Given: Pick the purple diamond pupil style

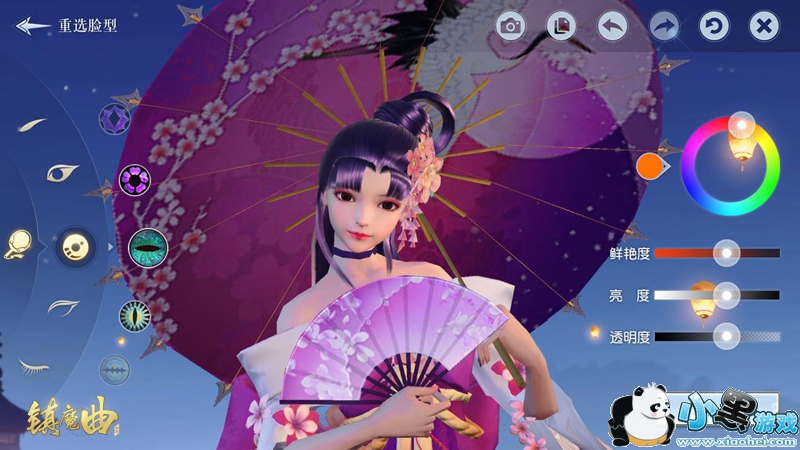Looking at the screenshot, I should click(114, 120).
